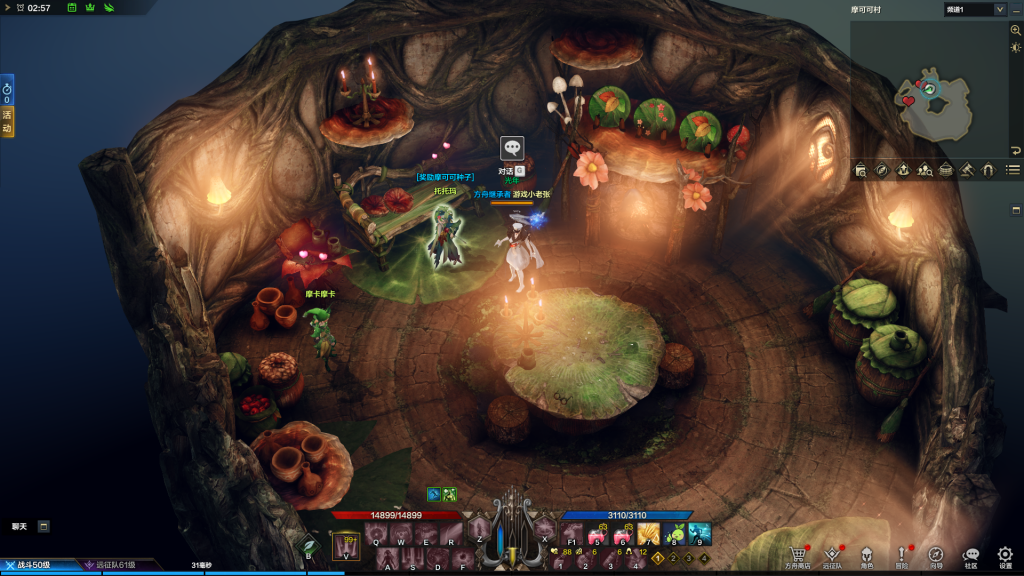Open the green calendar icon
The width and height of the screenshot is (1024, 576).
click(x=72, y=8)
